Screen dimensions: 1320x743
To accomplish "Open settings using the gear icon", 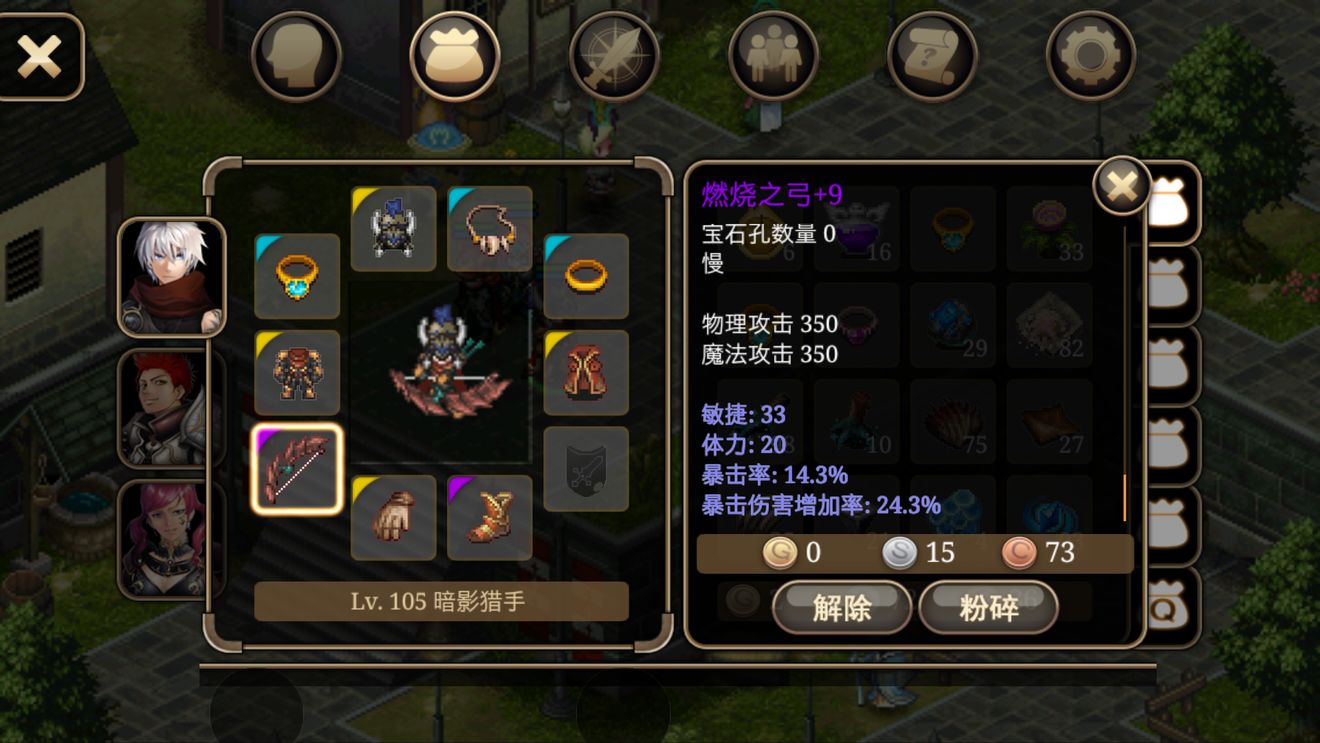I will [1089, 56].
